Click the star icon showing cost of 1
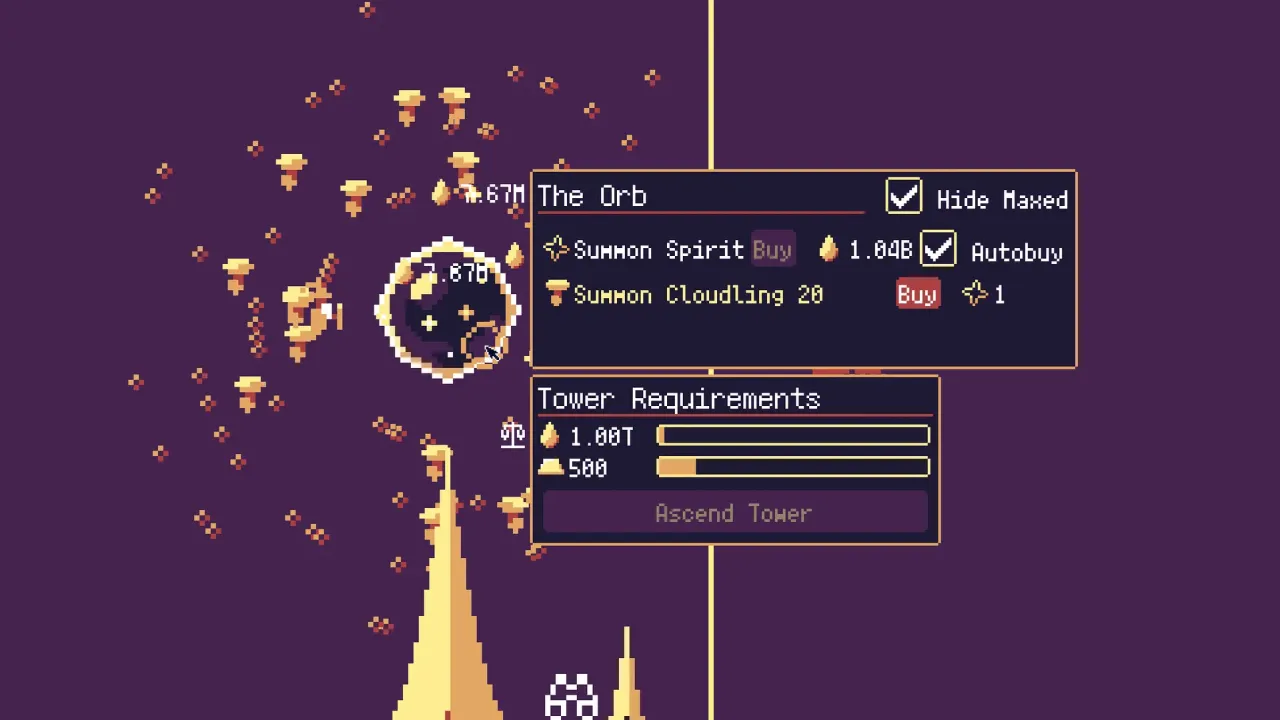This screenshot has width=1280, height=720. click(x=977, y=294)
